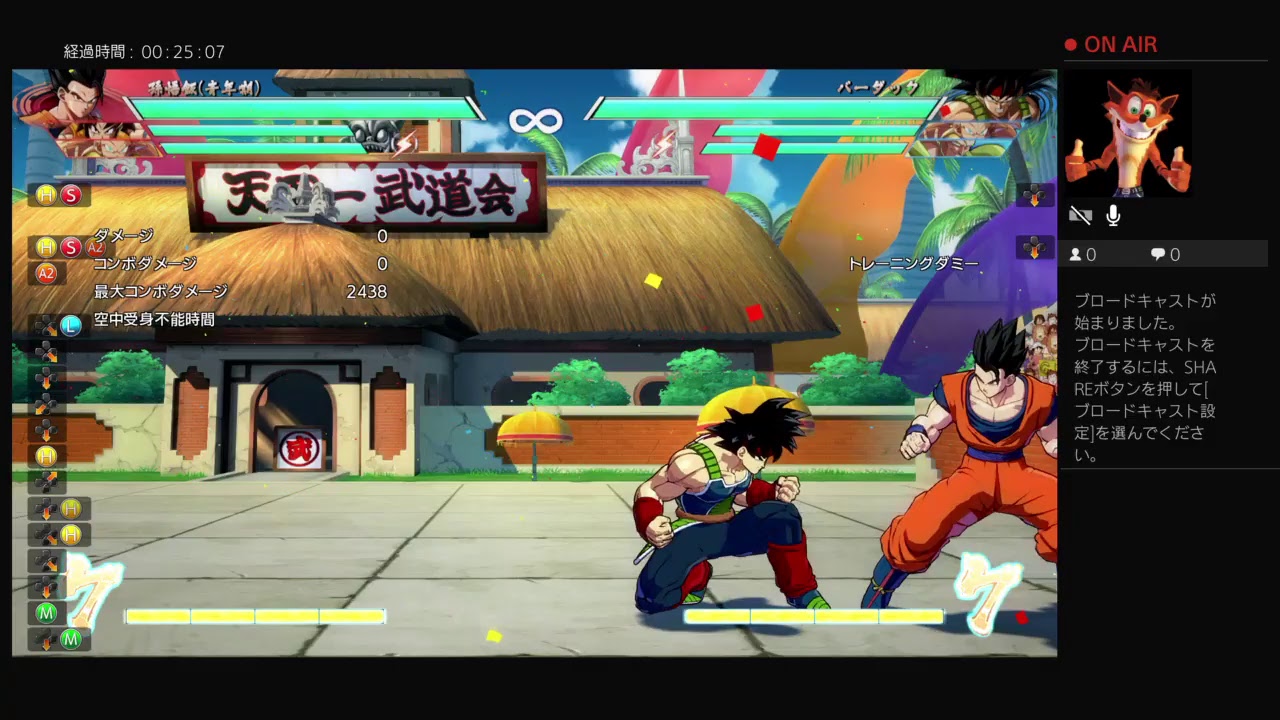Select the L light attack icon
Screen dimensions: 1280x720
(71, 325)
